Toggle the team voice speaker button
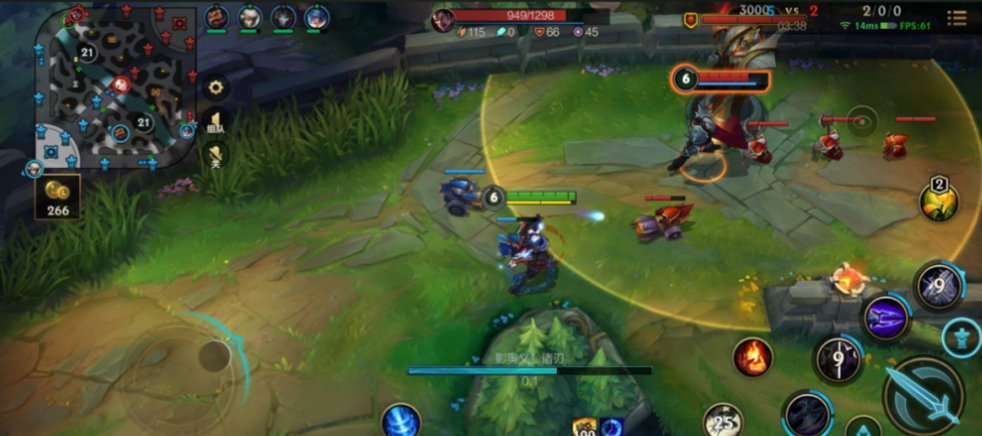 point(215,122)
